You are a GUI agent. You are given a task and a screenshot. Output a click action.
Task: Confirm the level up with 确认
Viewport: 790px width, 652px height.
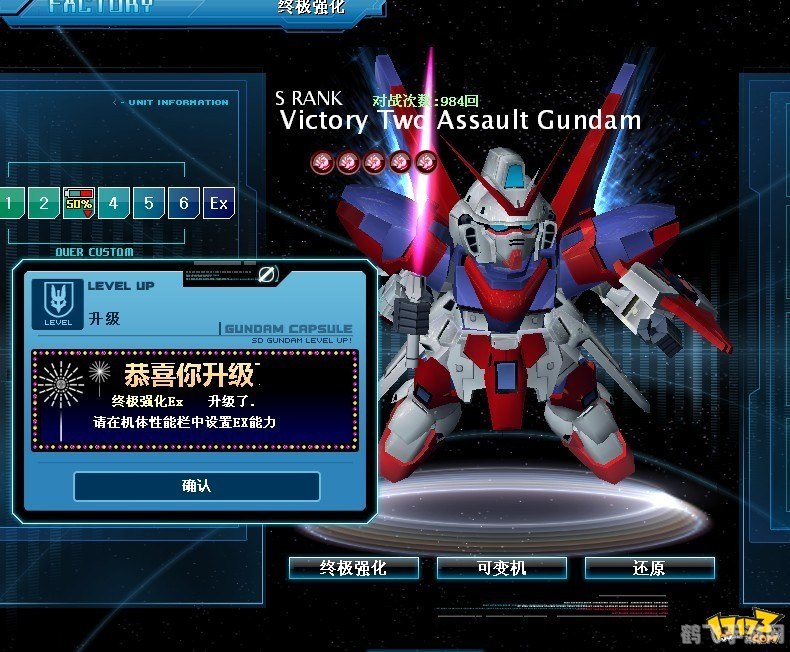pyautogui.click(x=196, y=486)
